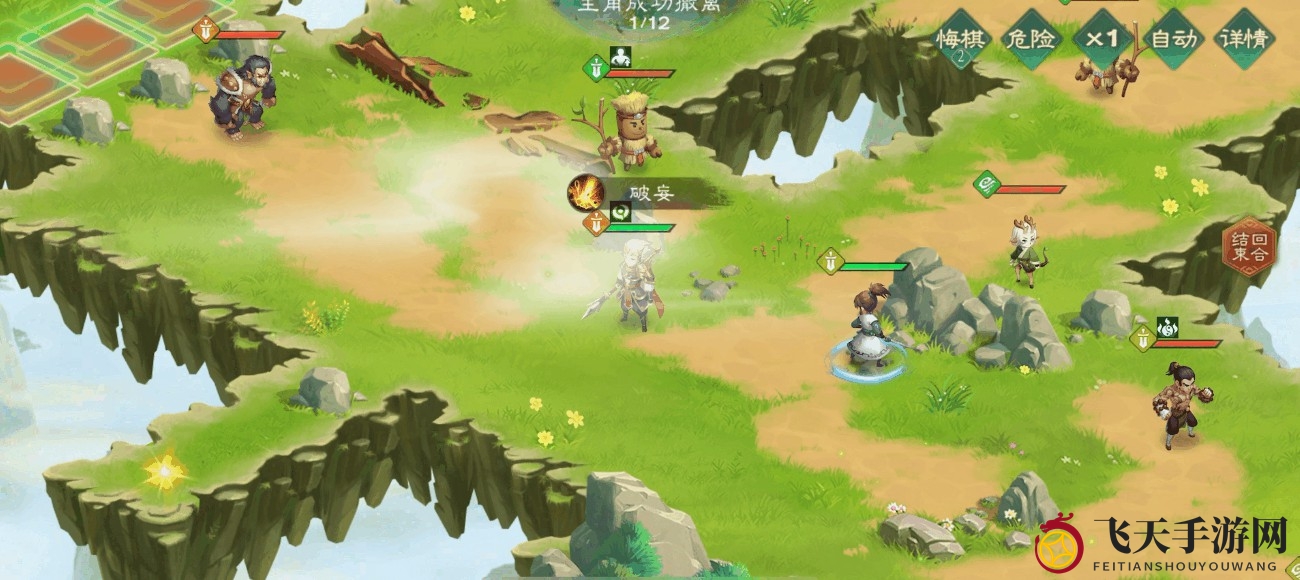Open the 详情 details panel

click(1245, 40)
